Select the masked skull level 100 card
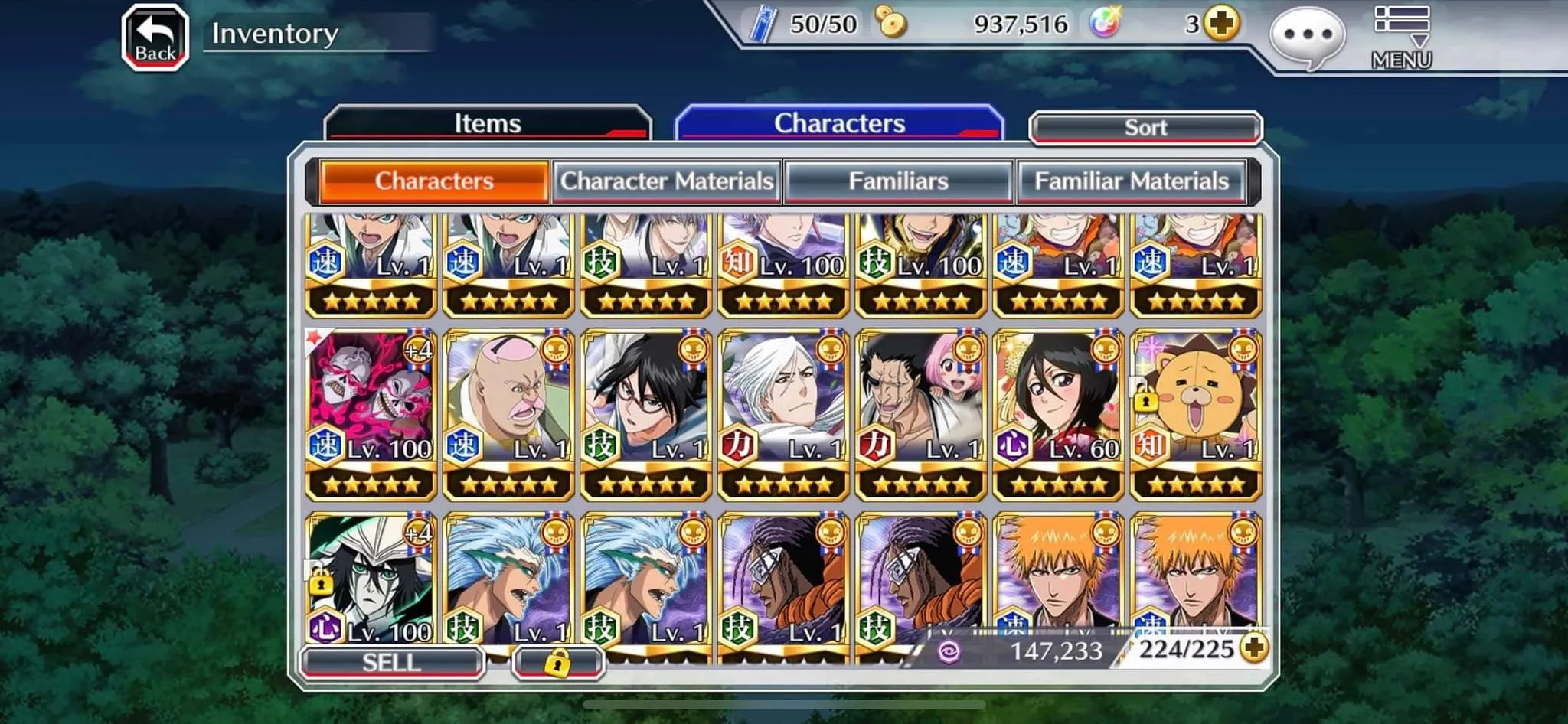This screenshot has width=1568, height=724. click(x=371, y=413)
